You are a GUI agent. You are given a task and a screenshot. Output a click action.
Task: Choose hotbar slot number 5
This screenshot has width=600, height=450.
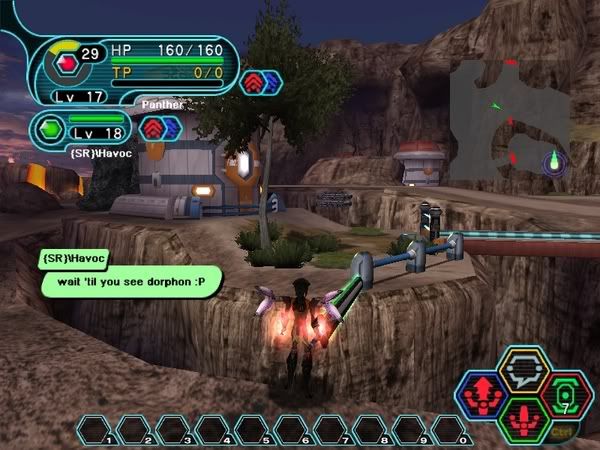pyautogui.click(x=252, y=430)
